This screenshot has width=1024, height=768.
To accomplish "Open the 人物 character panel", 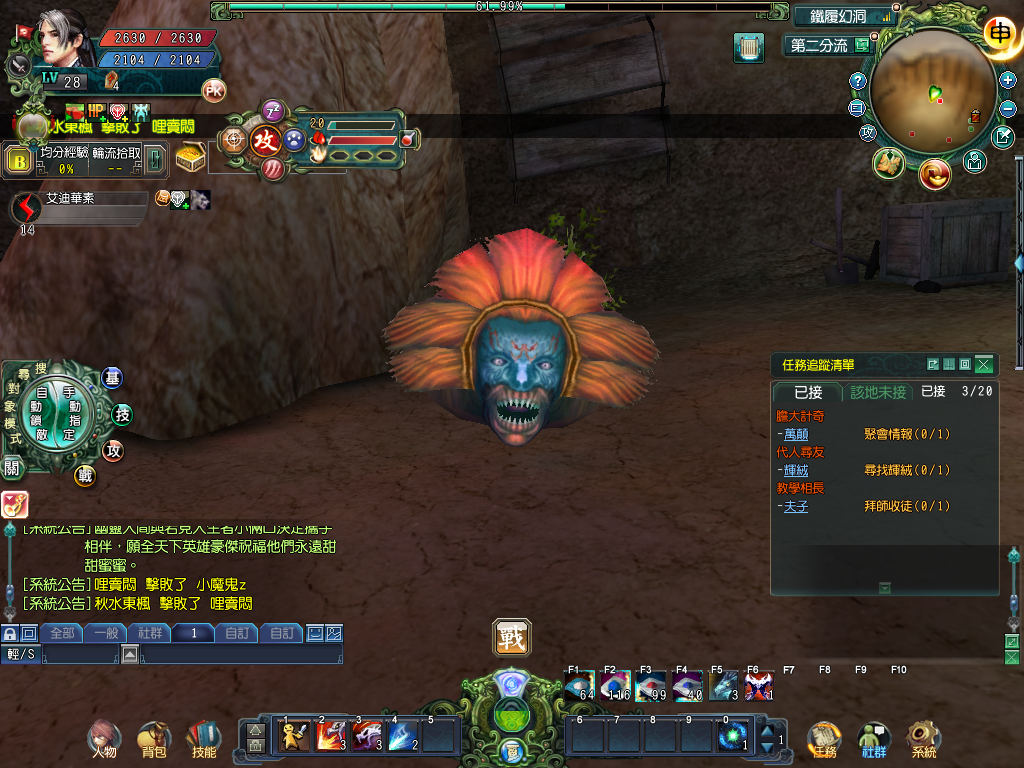I will tap(104, 739).
